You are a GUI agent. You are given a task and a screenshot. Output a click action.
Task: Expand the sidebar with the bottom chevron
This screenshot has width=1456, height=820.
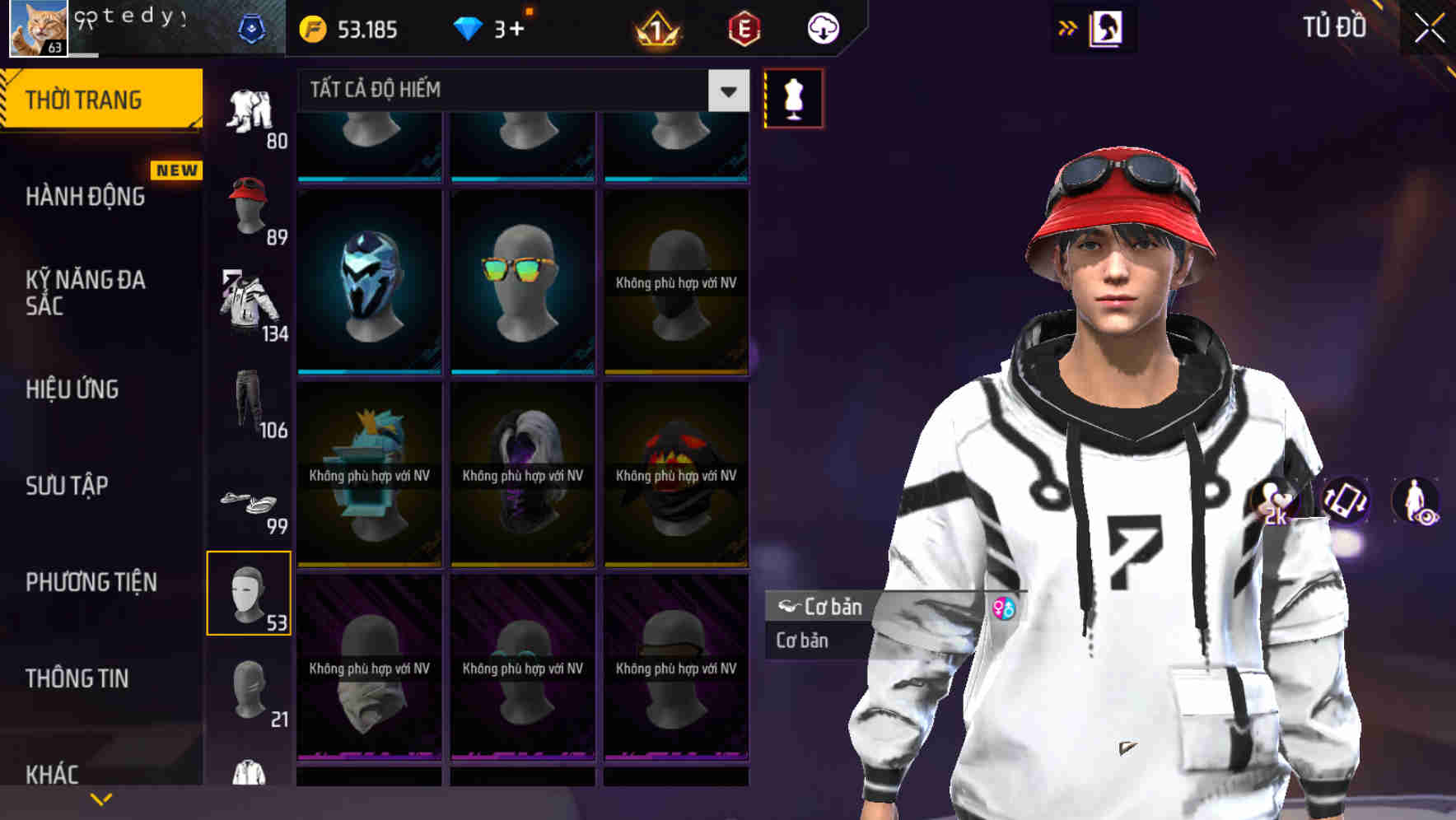101,797
